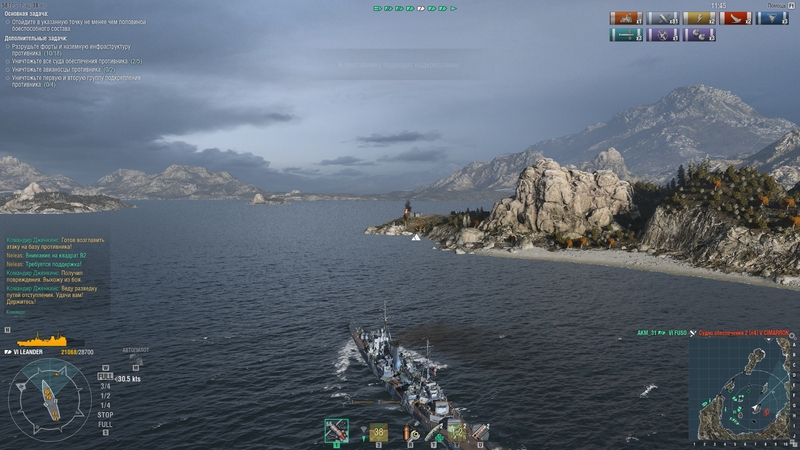Click the orange shore-installation ribbon

pos(625,18)
